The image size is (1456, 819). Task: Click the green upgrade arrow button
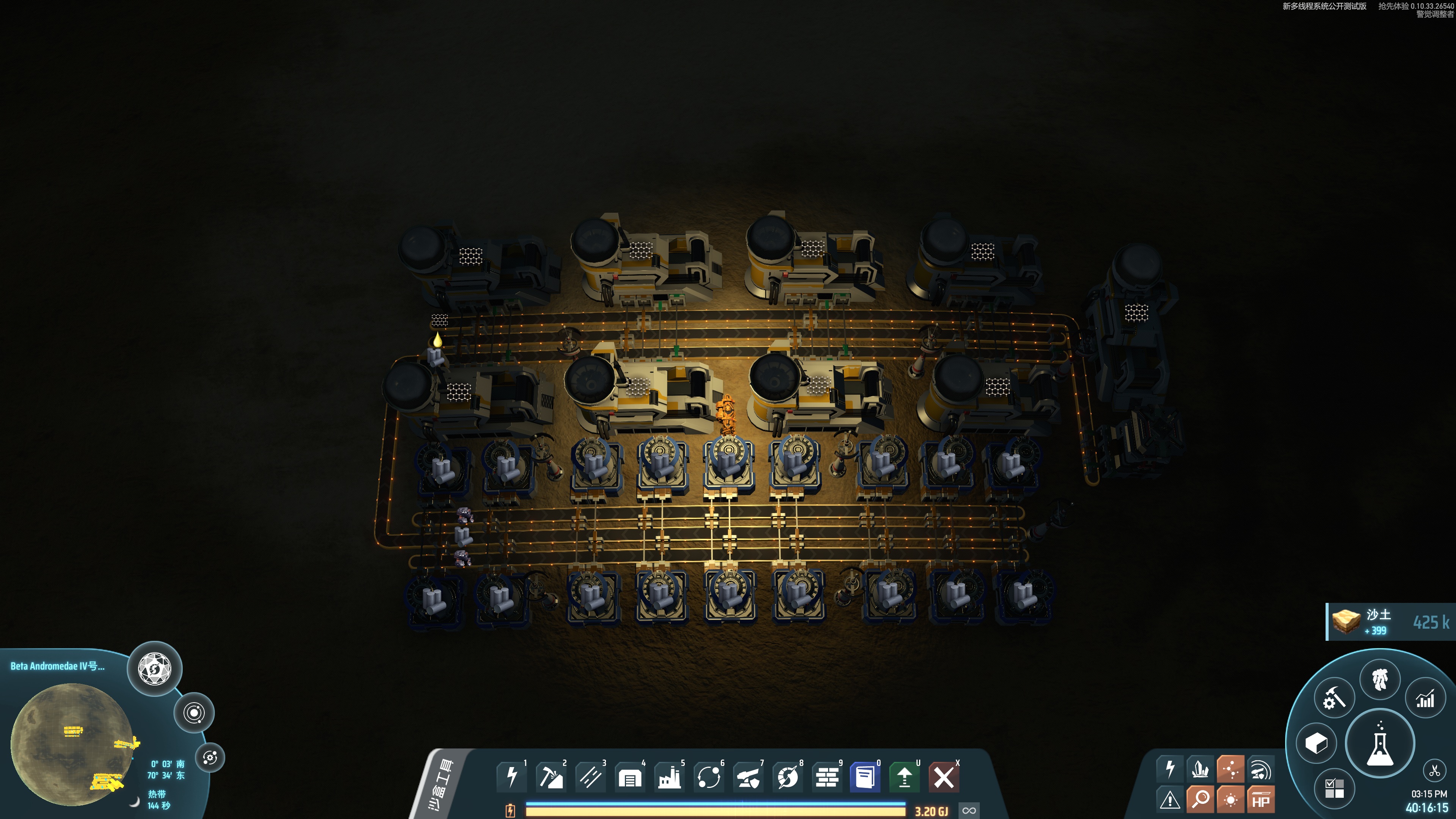coord(904,777)
